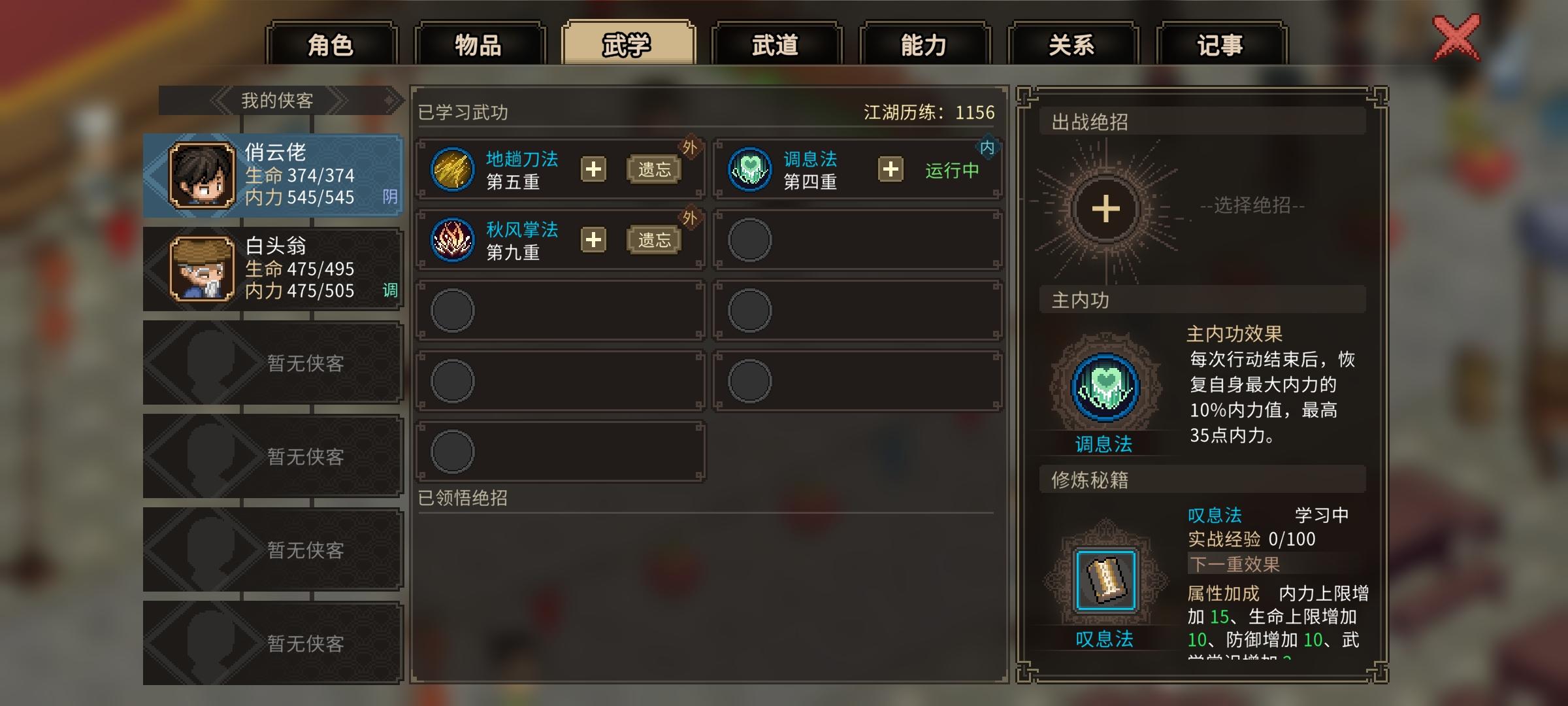Screen dimensions: 1568x706
Task: Click the 主内功 调息法 icon
Action: click(x=1106, y=386)
